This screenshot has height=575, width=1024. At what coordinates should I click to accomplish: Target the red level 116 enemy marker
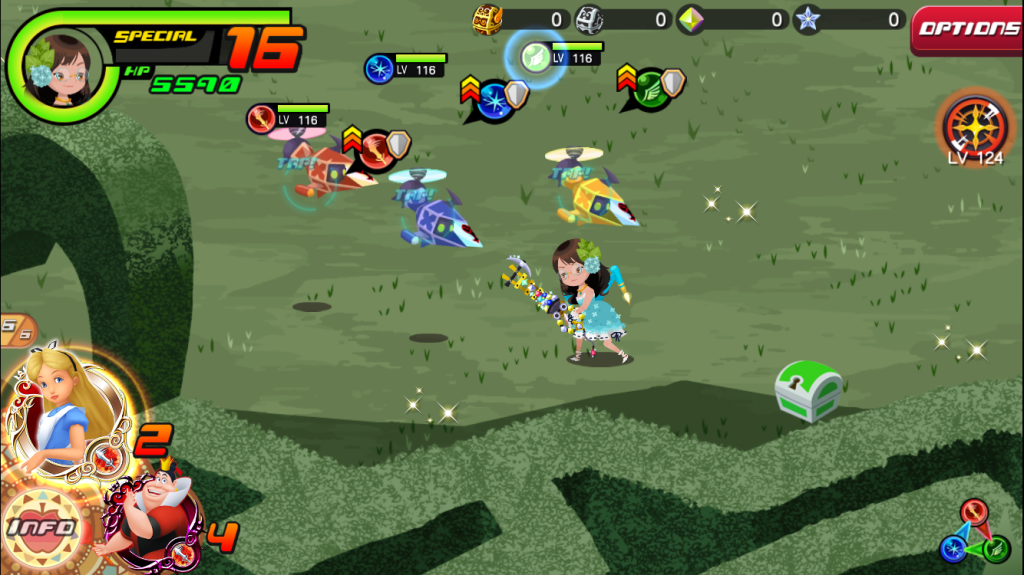coord(263,119)
